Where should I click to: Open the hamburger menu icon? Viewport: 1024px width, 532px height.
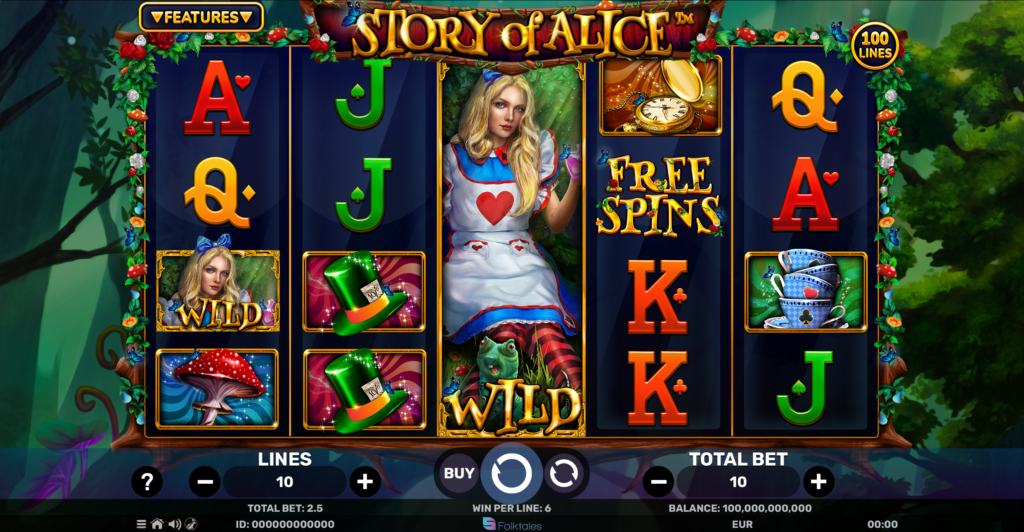[x=142, y=524]
